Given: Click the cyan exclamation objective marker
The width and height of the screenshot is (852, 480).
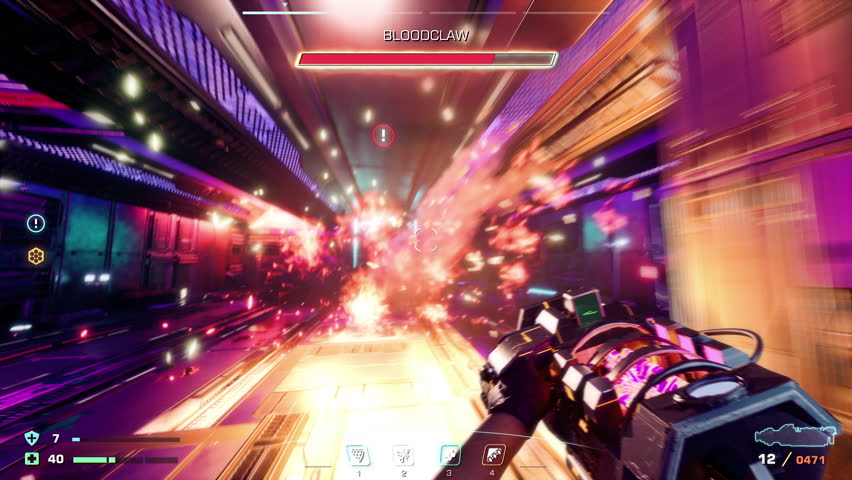Looking at the screenshot, I should pyautogui.click(x=36, y=223).
